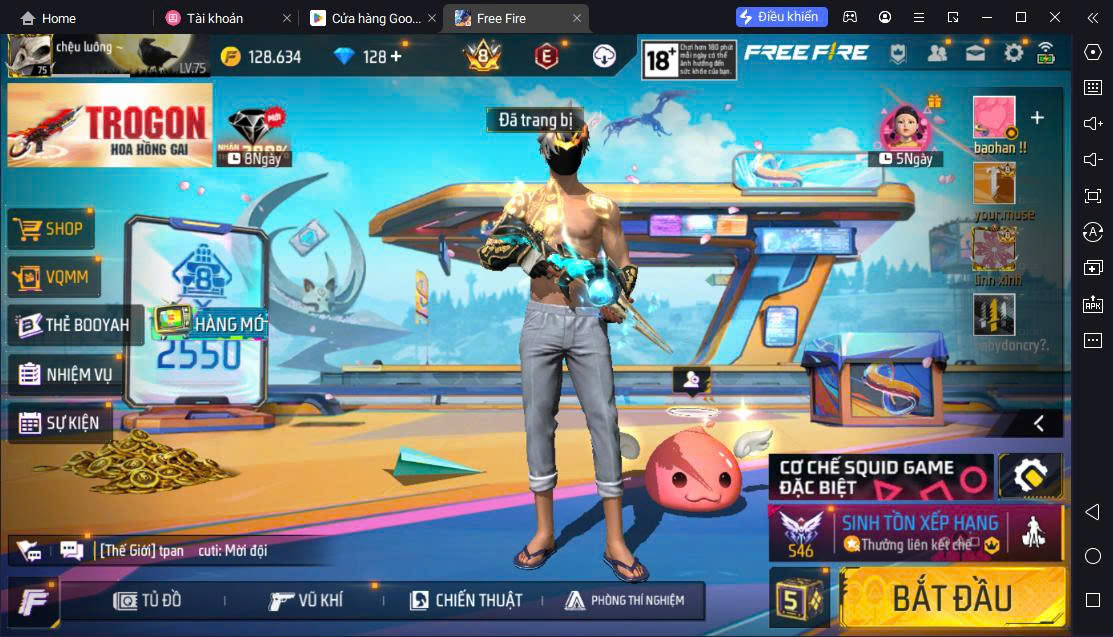Viewport: 1113px width, 637px height.
Task: Add diamonds with the plus button
Action: [396, 56]
